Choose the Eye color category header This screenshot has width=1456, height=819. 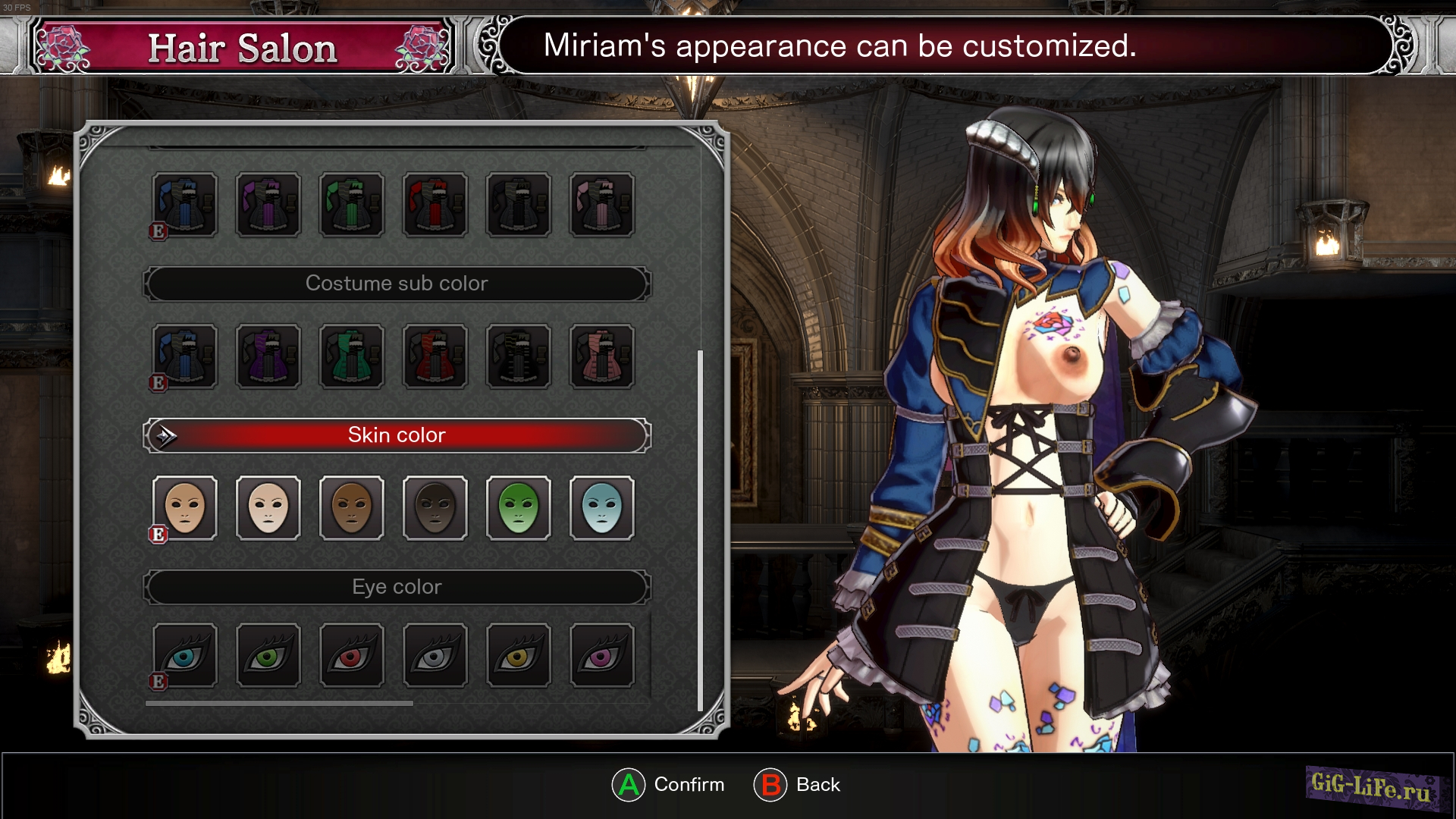tap(397, 587)
